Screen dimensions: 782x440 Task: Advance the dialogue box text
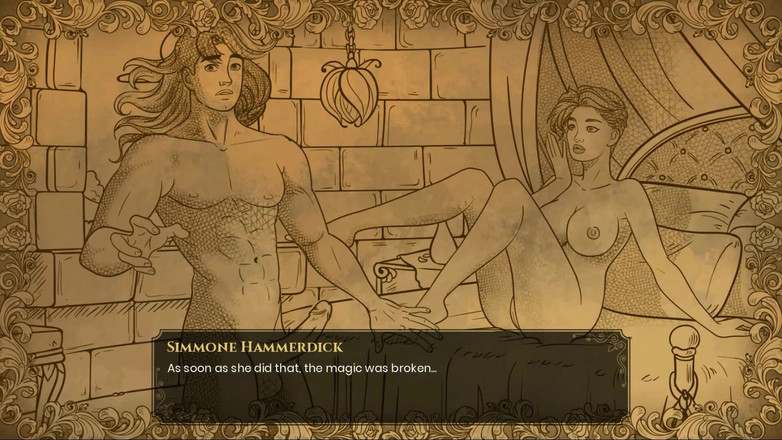pos(390,378)
